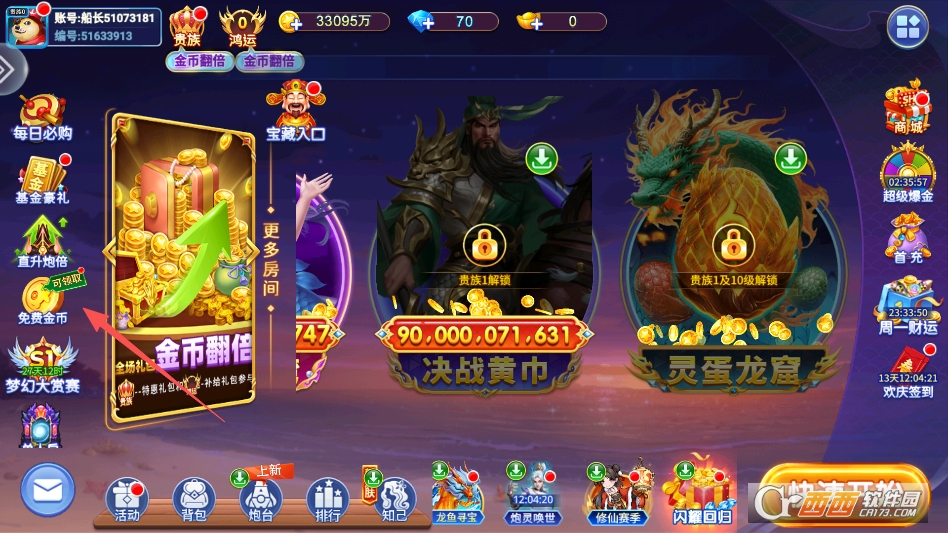
Task: Claim 免费金币 free coins
Action: click(x=43, y=300)
